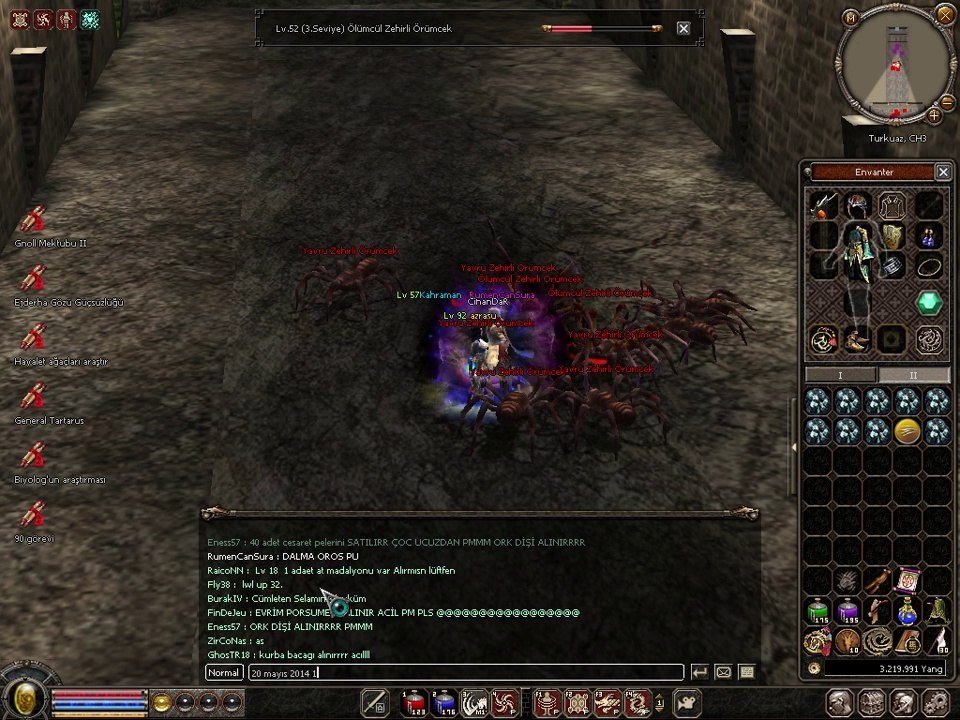Use the red potion in the quickslot bar
960x720 pixels.
[x=414, y=703]
